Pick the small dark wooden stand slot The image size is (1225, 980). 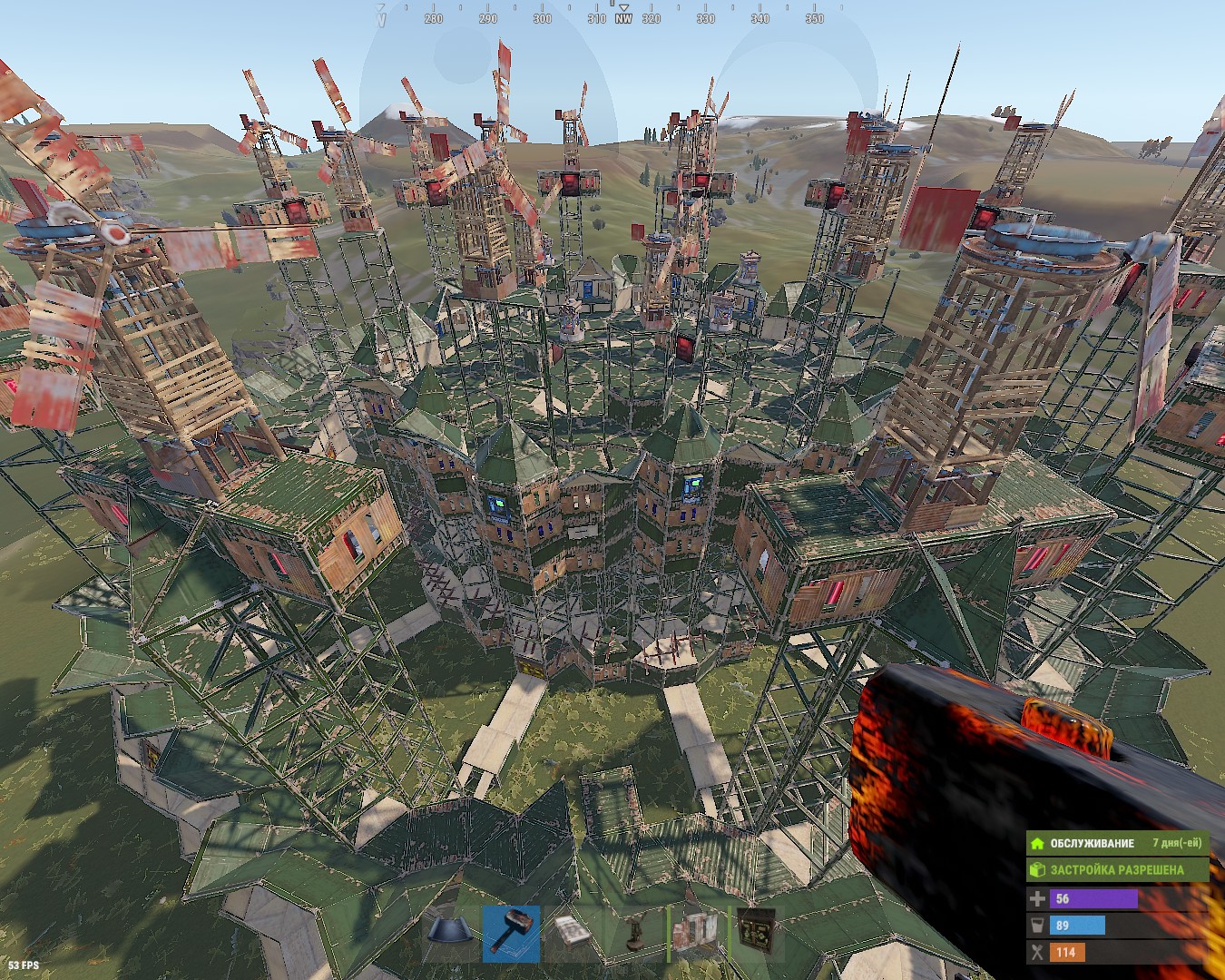click(635, 933)
